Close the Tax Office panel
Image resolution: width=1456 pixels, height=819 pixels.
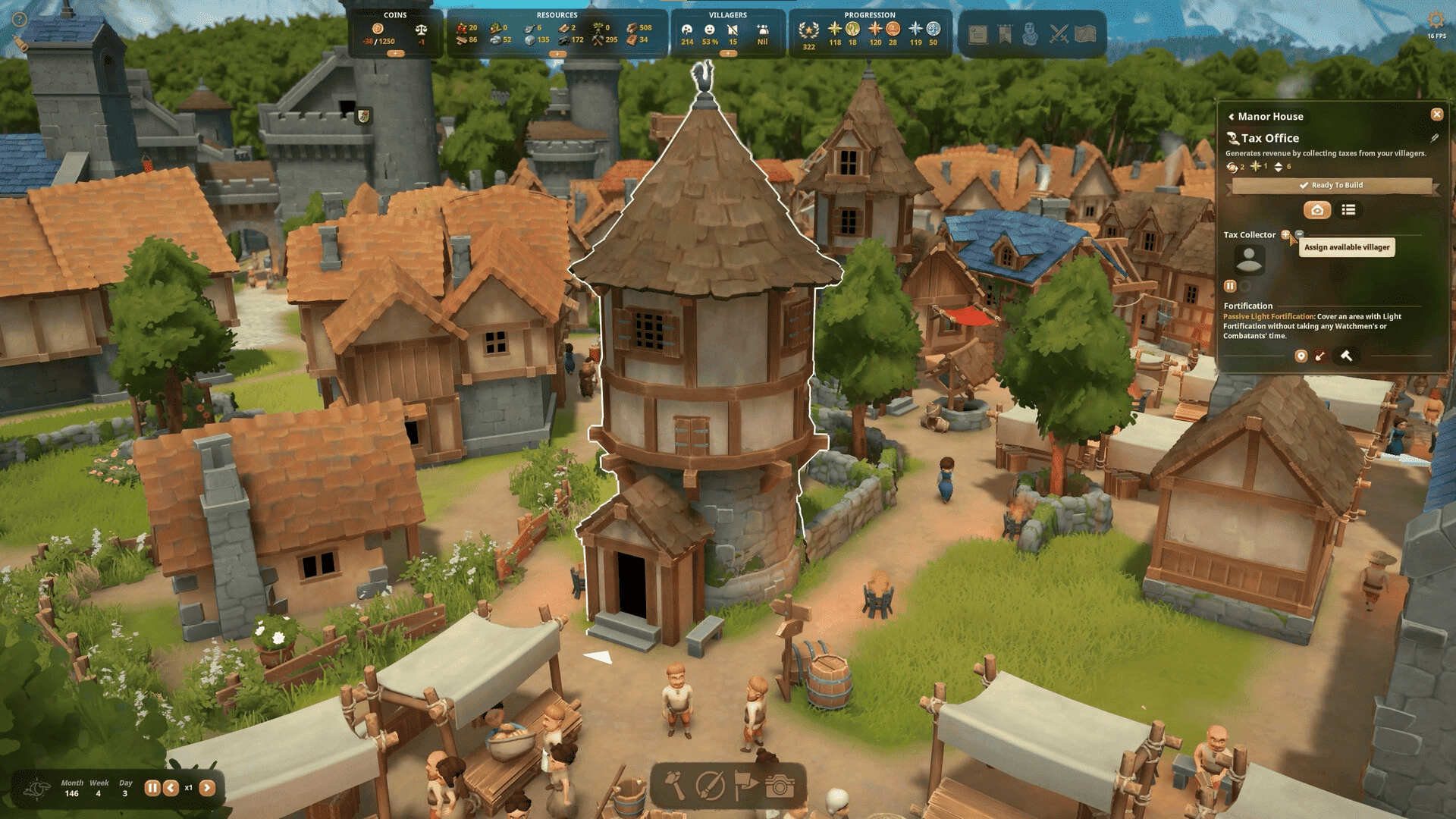[x=1436, y=115]
